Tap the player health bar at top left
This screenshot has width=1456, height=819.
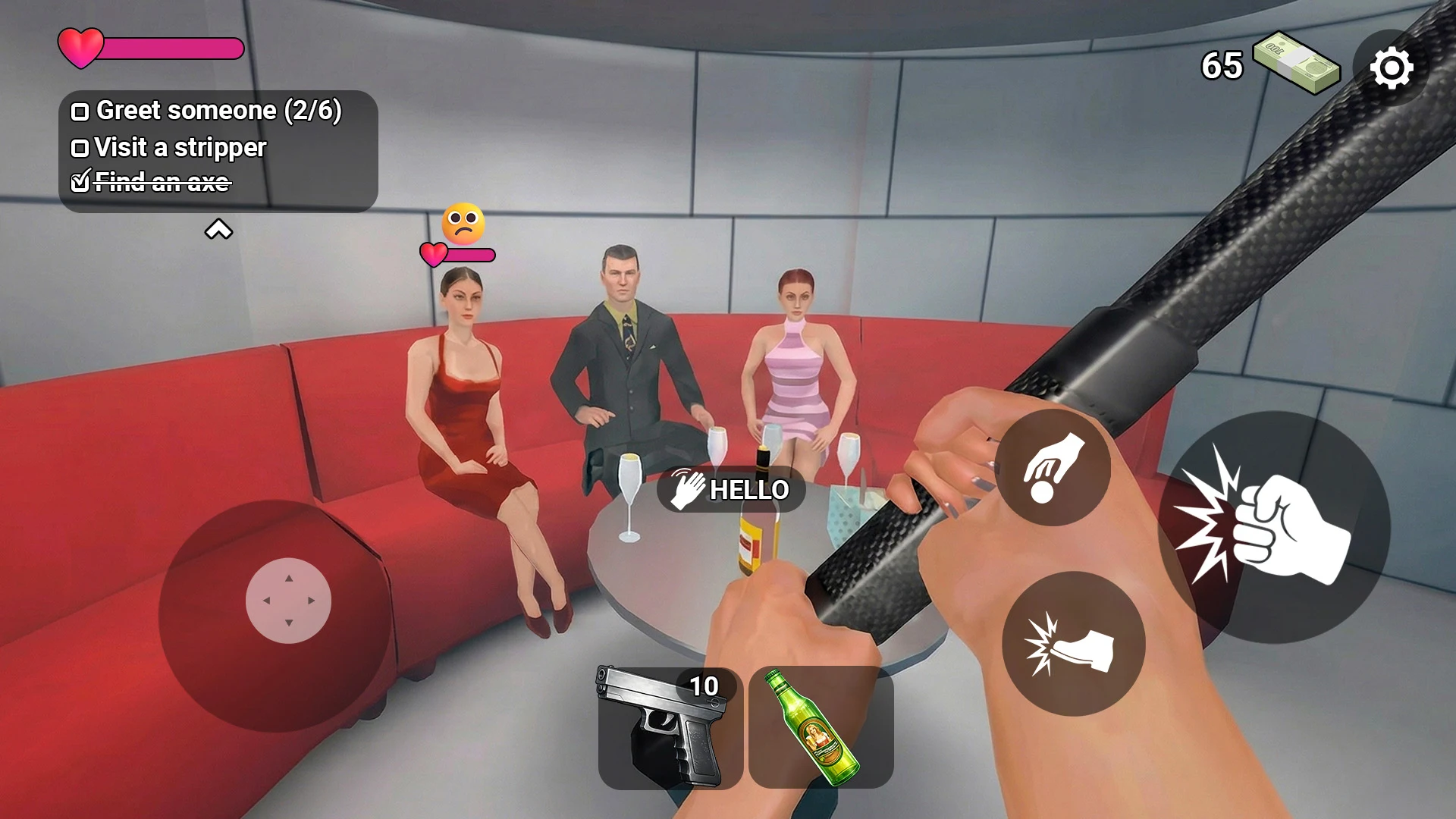tap(152, 47)
